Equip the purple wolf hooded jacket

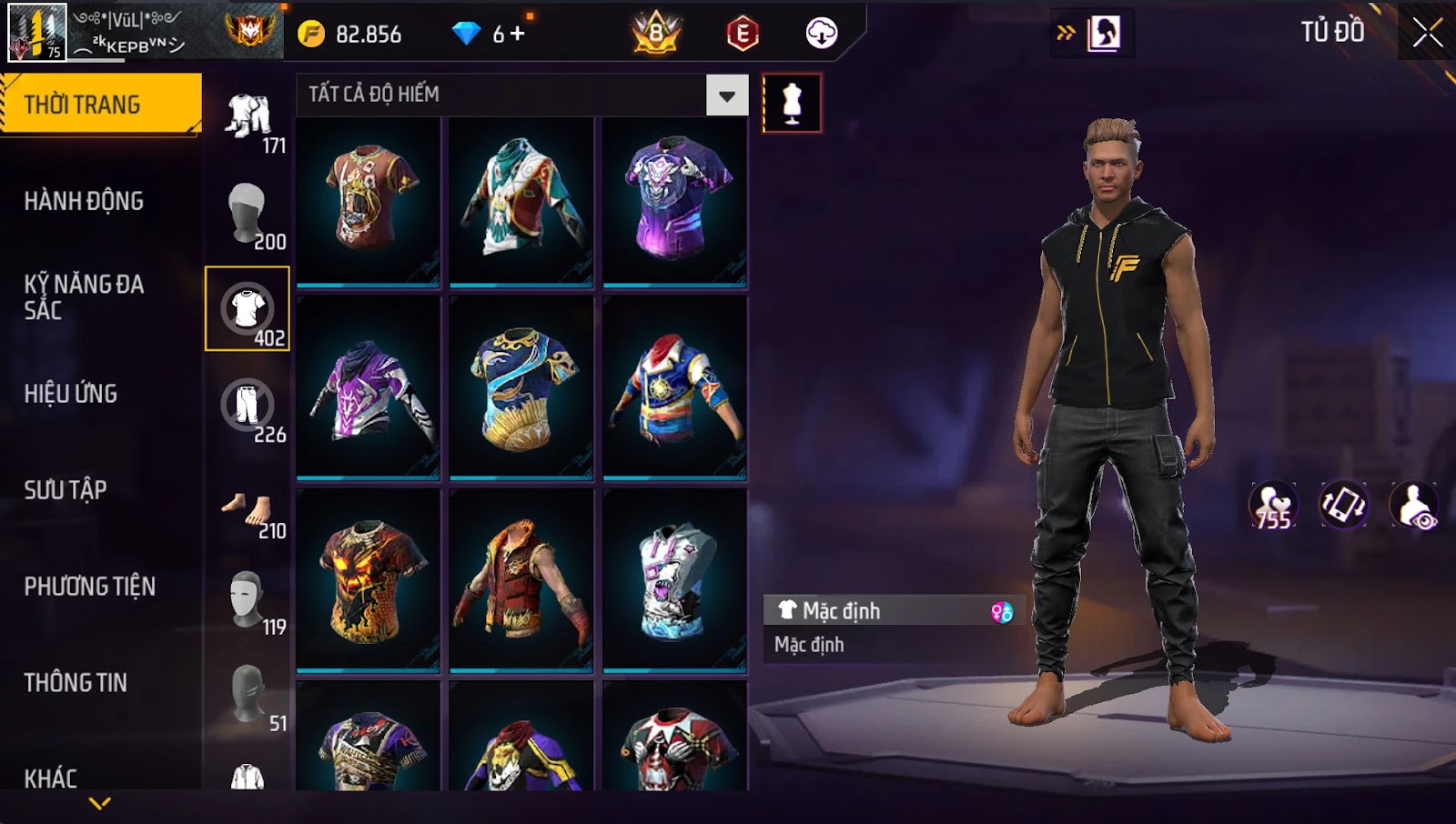(369, 388)
